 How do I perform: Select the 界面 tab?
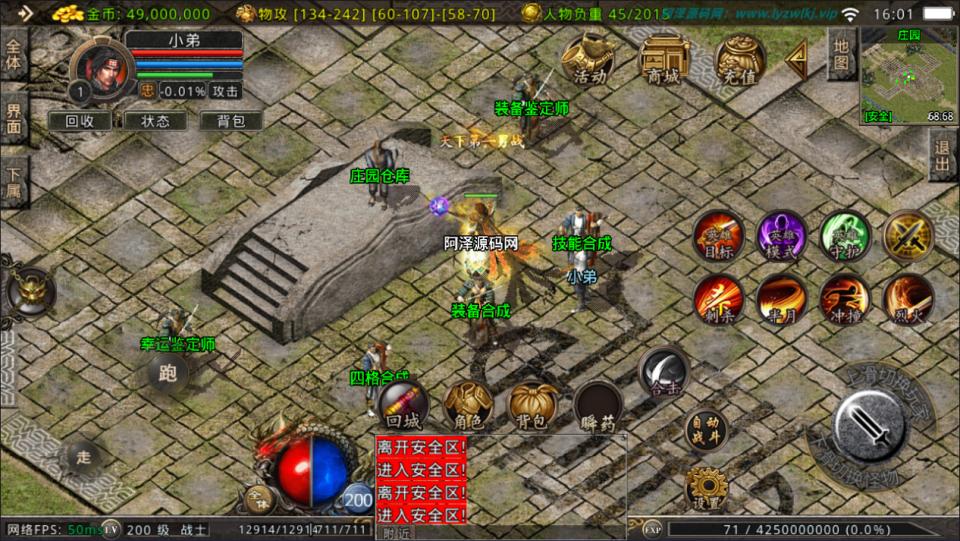(x=14, y=118)
